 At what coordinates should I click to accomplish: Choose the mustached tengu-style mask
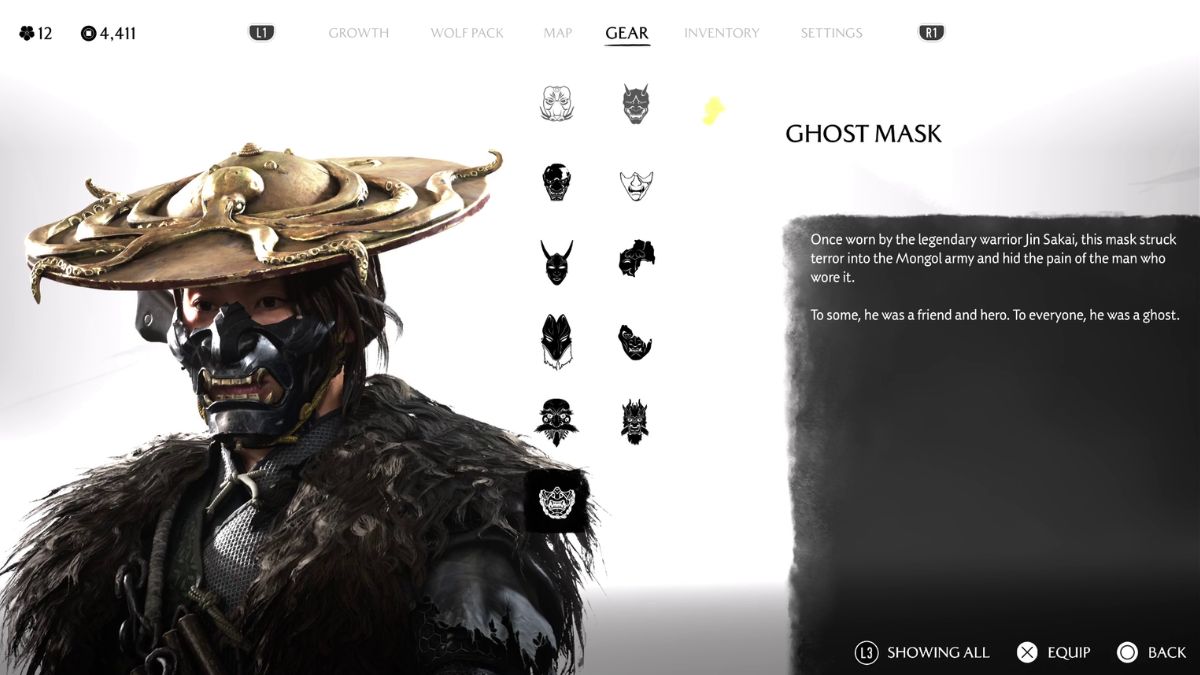557,421
